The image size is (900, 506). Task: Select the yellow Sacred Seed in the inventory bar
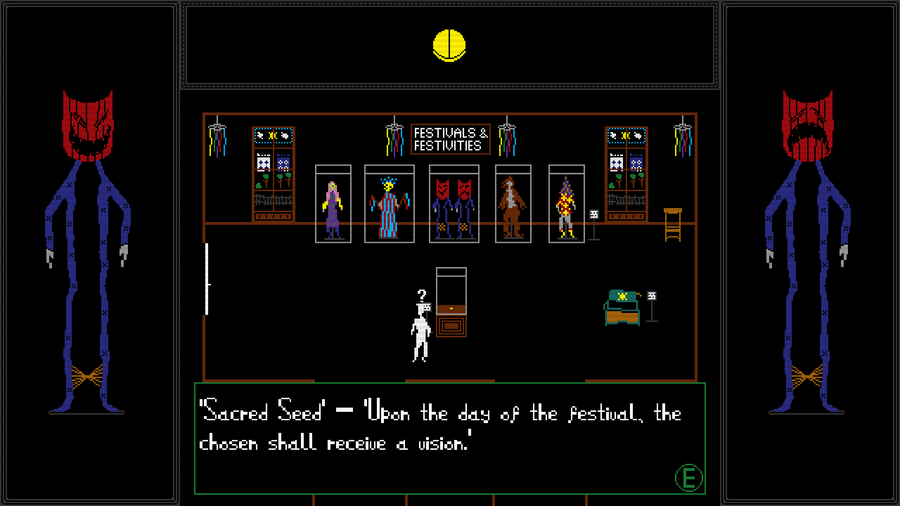(449, 45)
